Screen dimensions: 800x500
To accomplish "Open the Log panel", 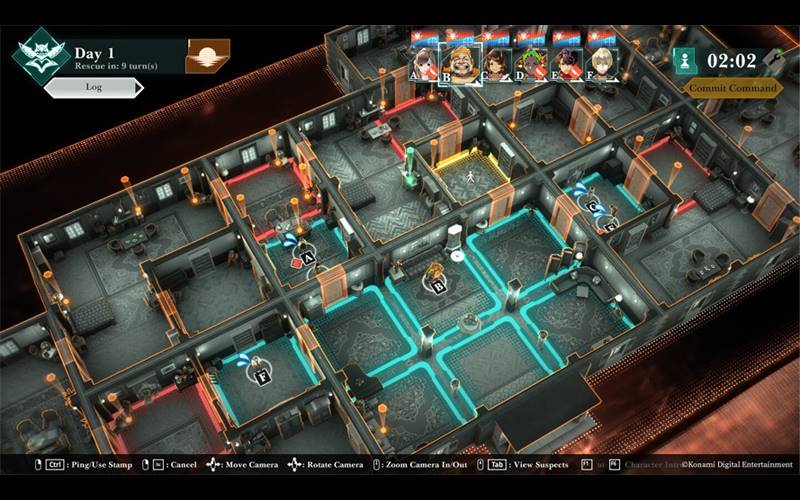I will (93, 88).
